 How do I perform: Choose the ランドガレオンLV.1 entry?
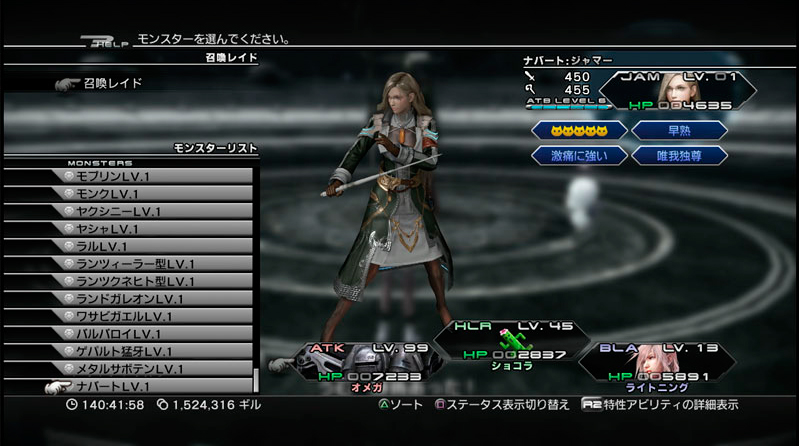[150, 298]
